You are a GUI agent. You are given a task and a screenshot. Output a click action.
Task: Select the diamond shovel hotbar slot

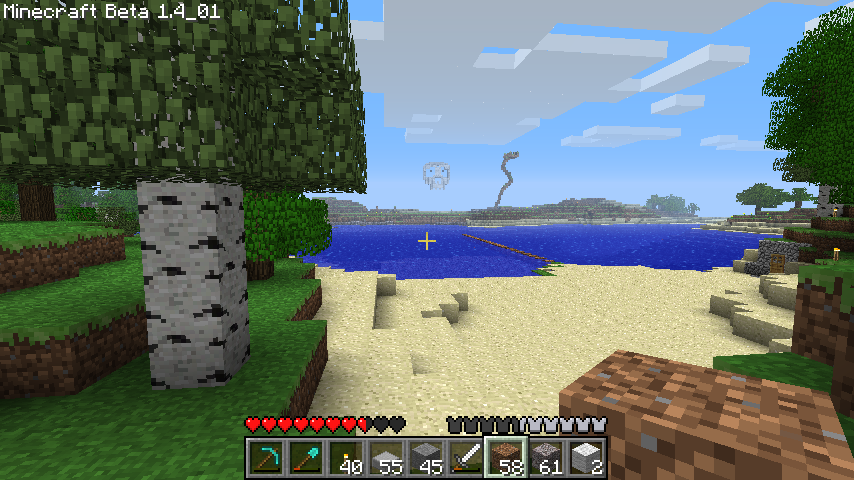point(306,458)
